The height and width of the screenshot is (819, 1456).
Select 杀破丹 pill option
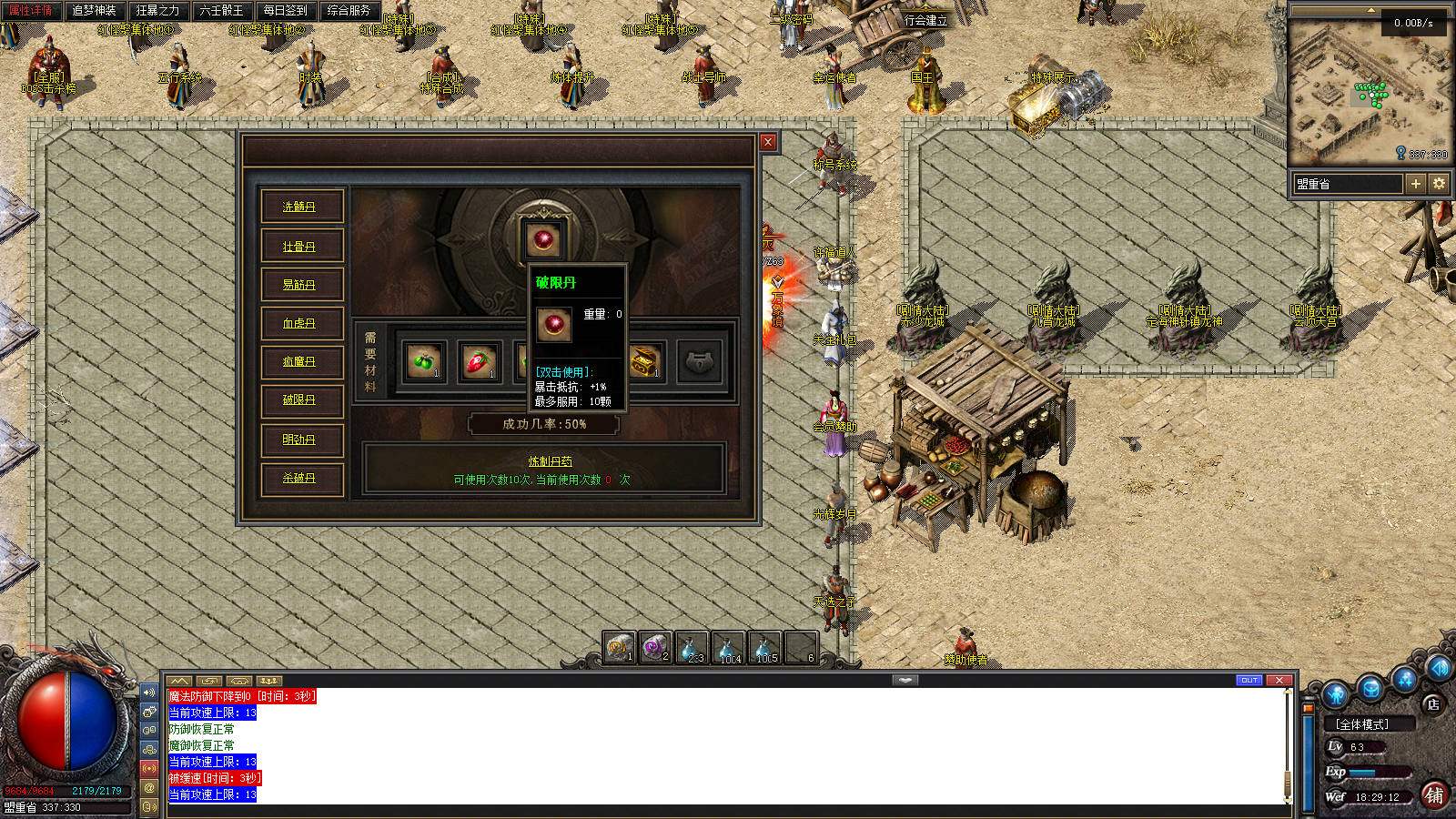tap(299, 478)
